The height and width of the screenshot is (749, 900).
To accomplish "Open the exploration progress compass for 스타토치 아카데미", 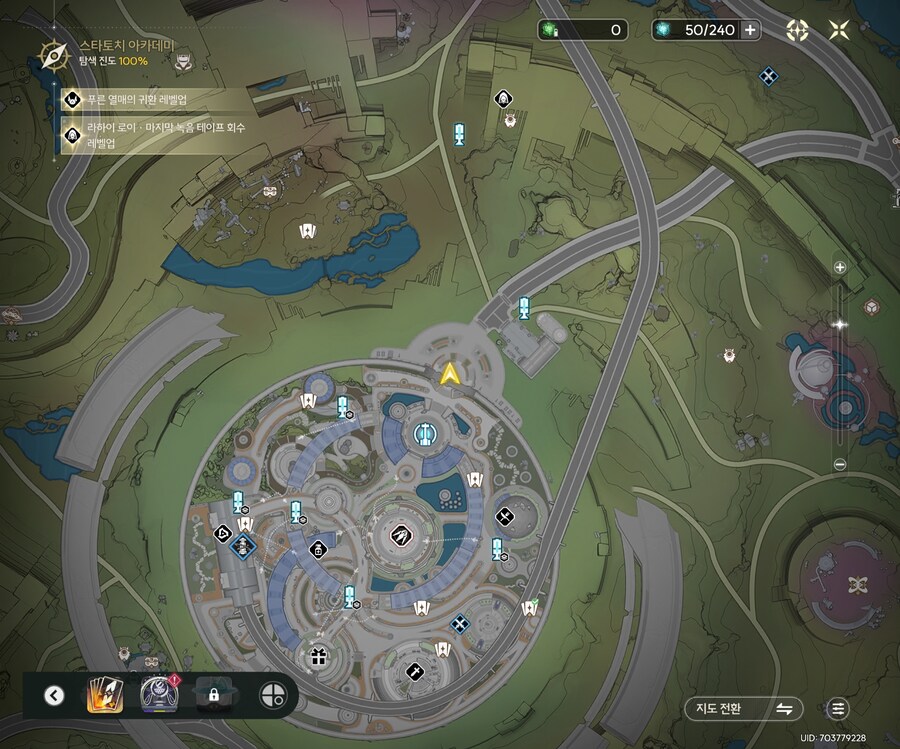I will click(52, 53).
